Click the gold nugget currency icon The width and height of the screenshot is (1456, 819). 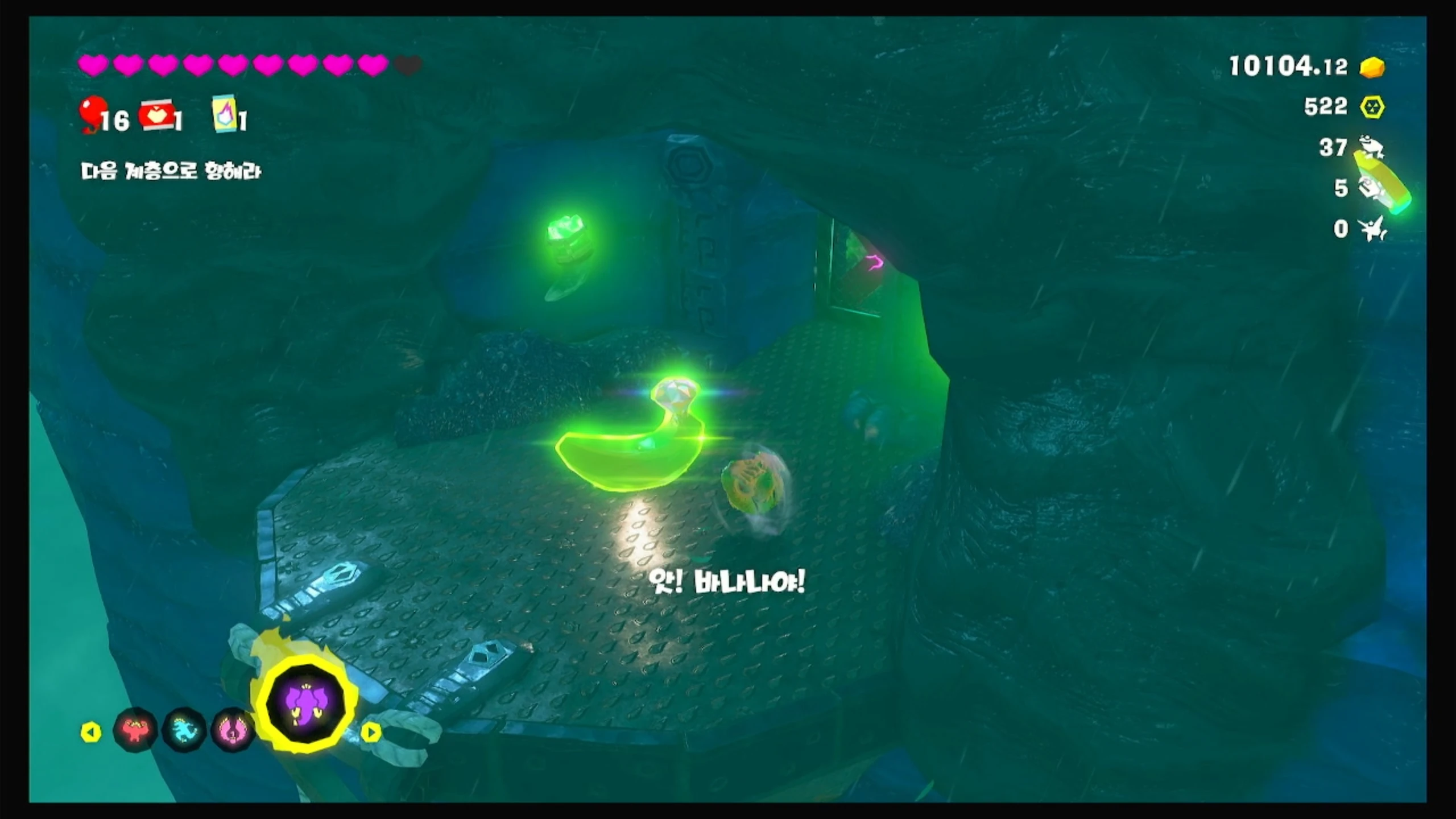tap(1372, 67)
